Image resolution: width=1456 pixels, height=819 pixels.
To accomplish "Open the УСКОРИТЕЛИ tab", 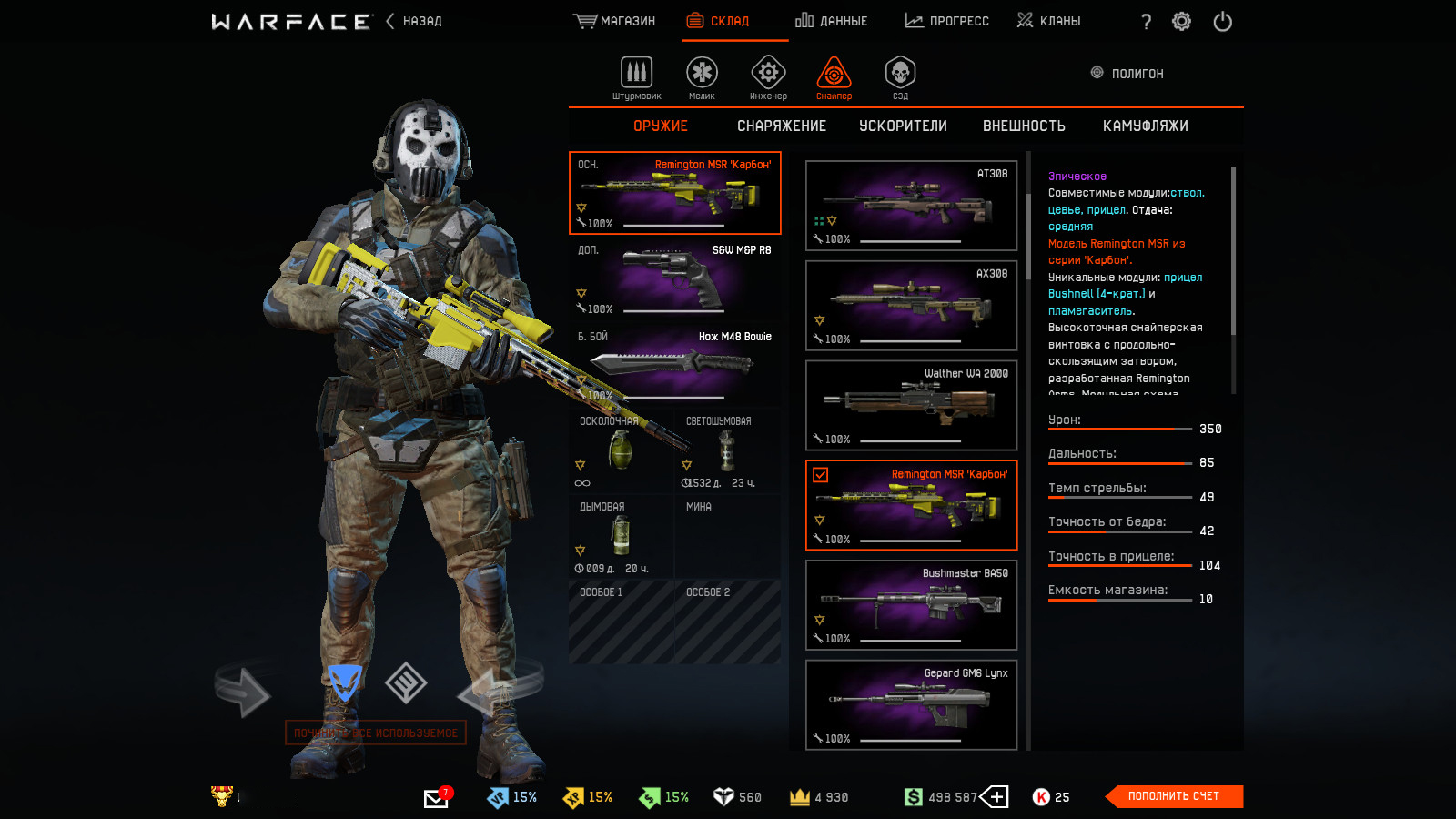I will (903, 126).
